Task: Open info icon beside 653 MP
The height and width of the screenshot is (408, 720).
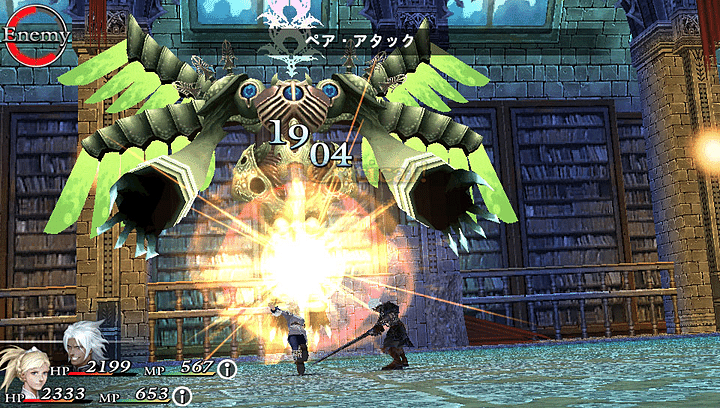Action: click(x=183, y=396)
